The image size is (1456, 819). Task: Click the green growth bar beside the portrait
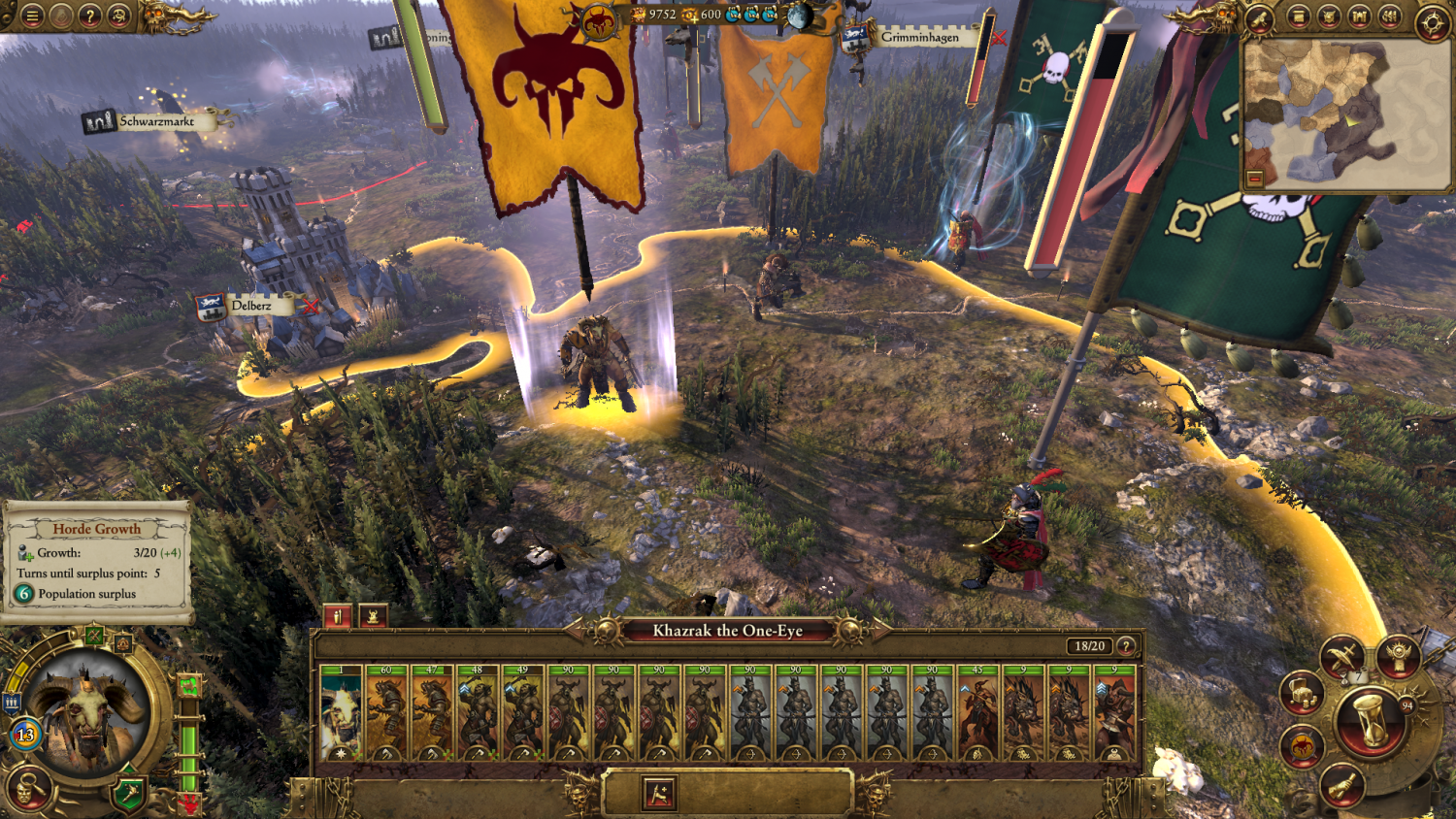(x=189, y=747)
